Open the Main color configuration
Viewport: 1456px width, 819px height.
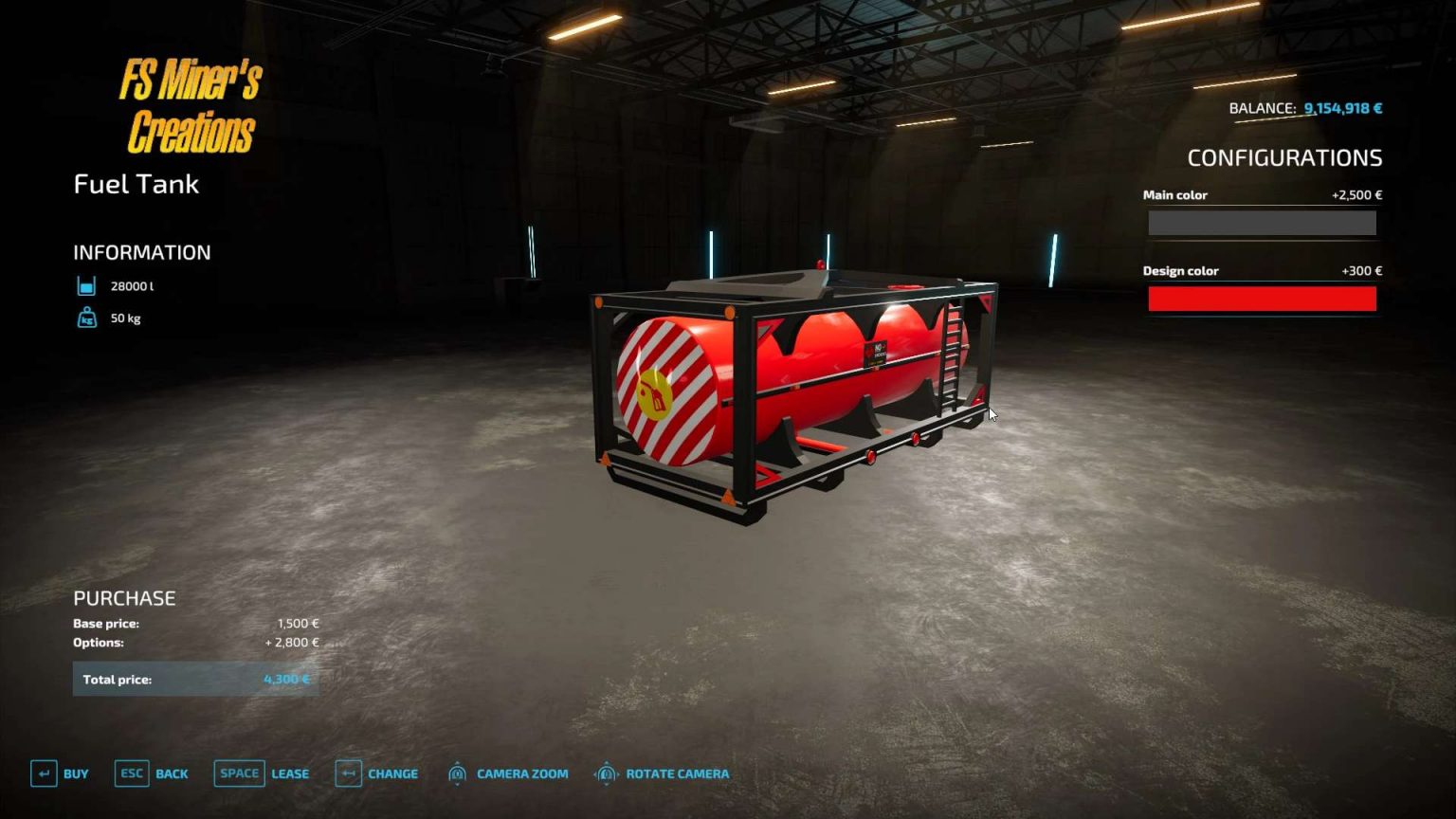point(1175,194)
